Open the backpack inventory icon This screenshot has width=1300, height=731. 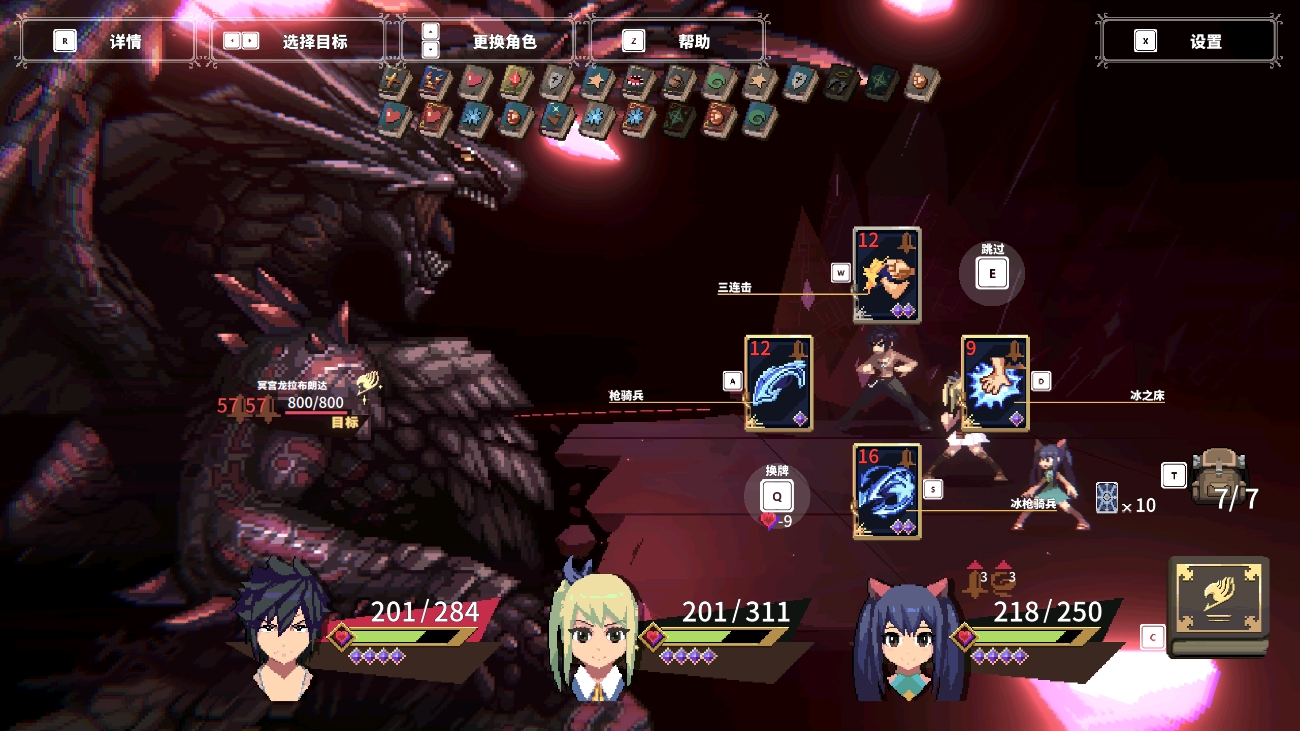(x=1219, y=476)
